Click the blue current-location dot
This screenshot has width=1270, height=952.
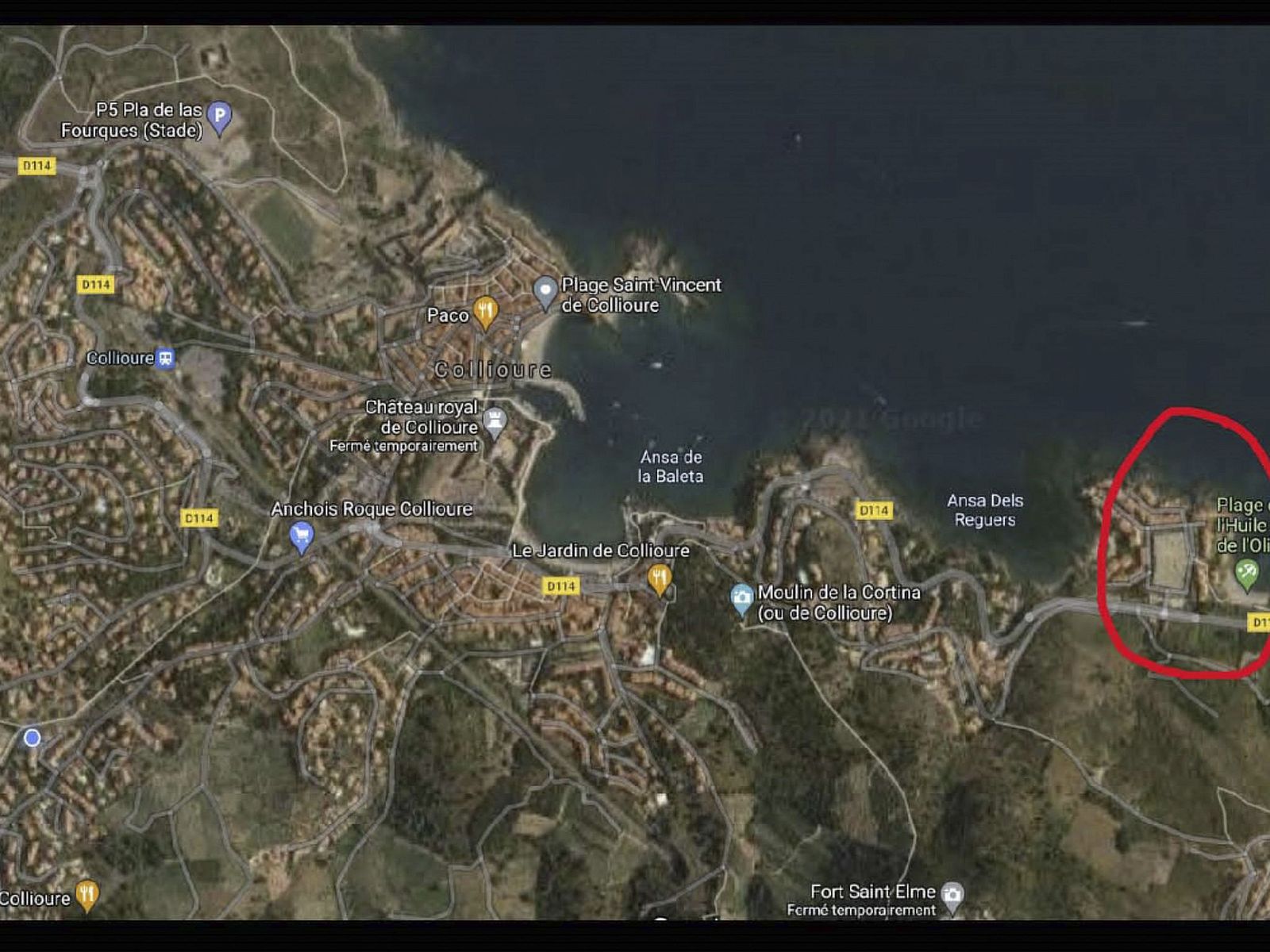tap(33, 739)
